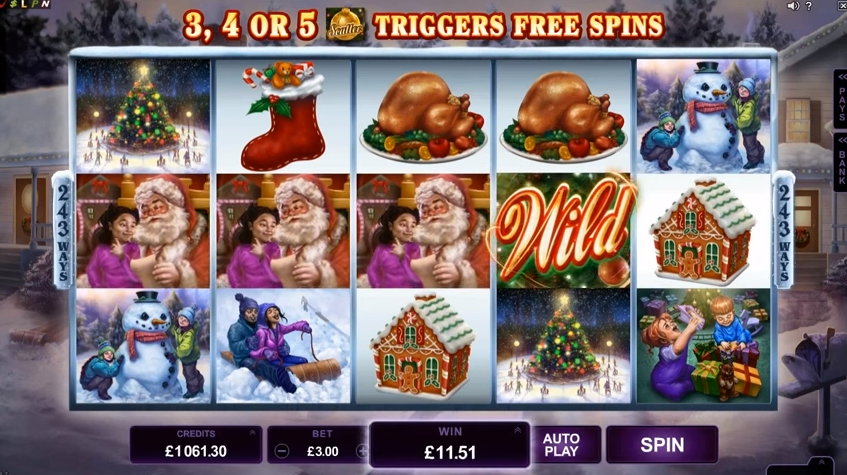Viewport: 847px width, 475px height.
Task: Spin the reels
Action: 661,444
